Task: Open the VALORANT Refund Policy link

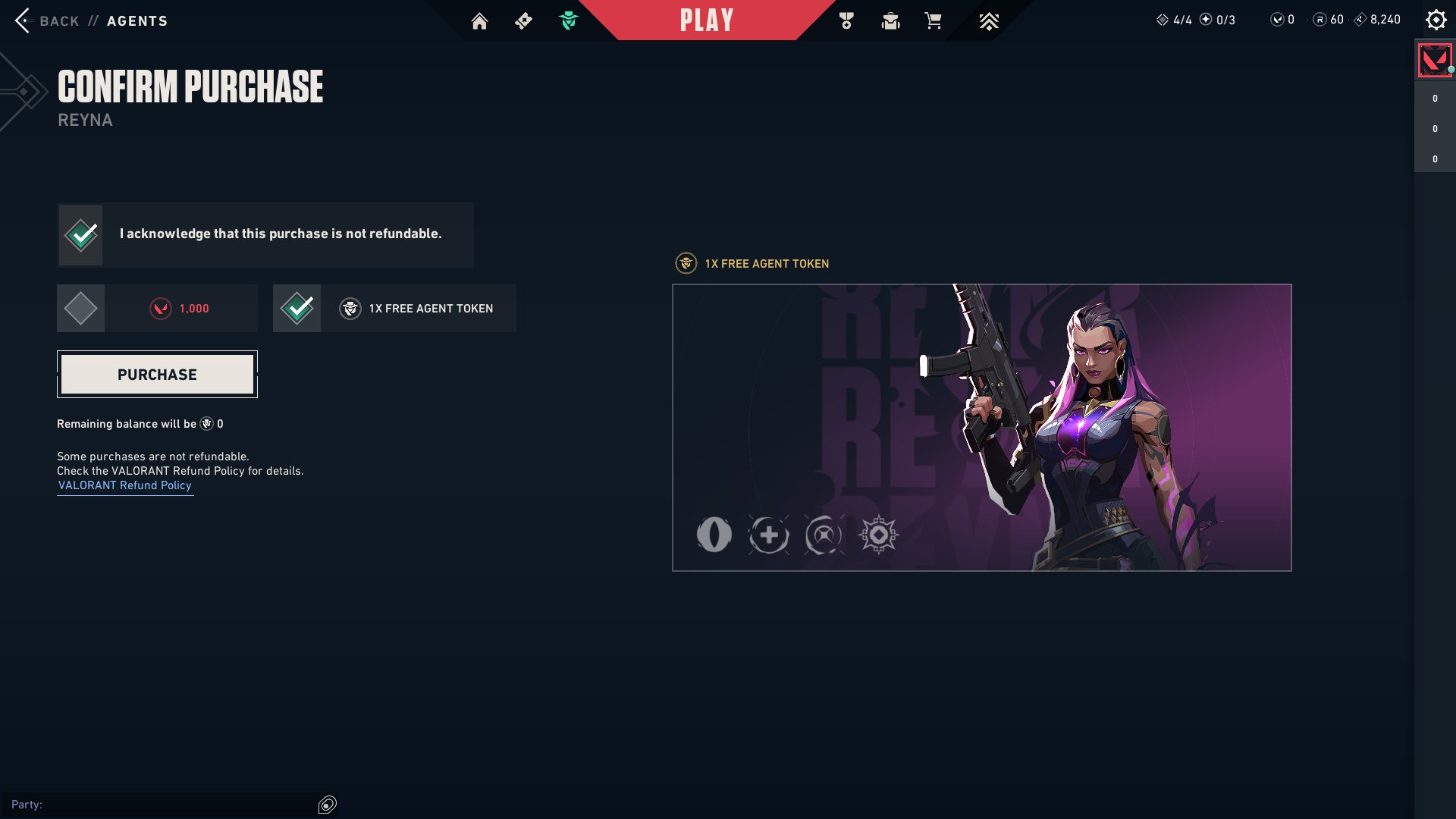Action: [124, 485]
